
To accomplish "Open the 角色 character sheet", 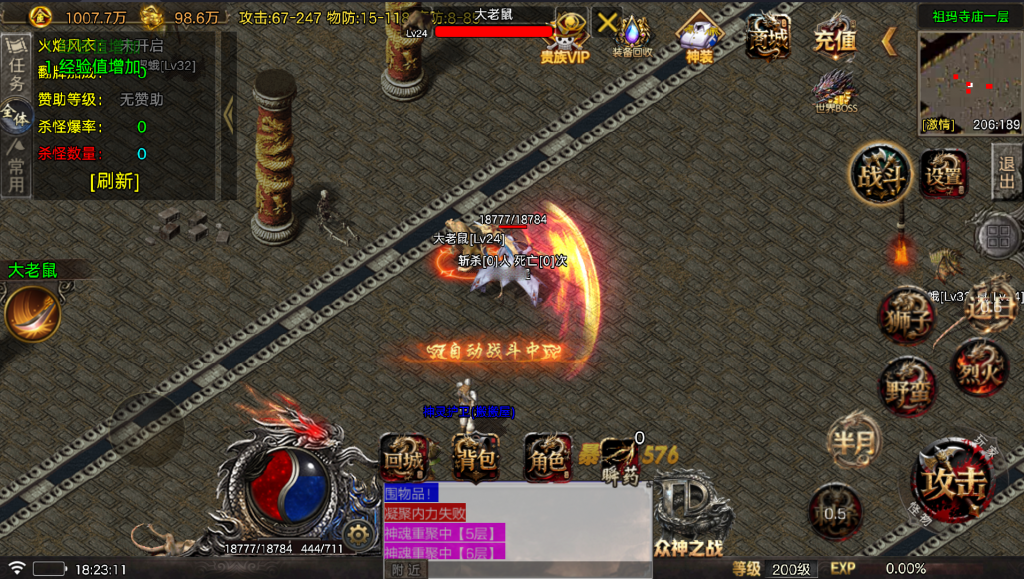I will click(548, 459).
